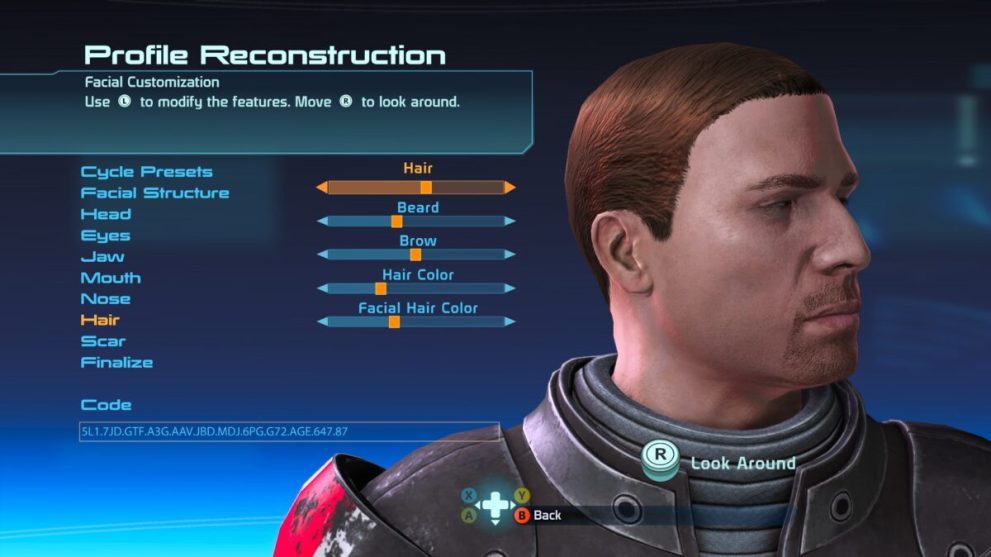
Task: Click Finalize to finish the profile
Action: coord(117,363)
